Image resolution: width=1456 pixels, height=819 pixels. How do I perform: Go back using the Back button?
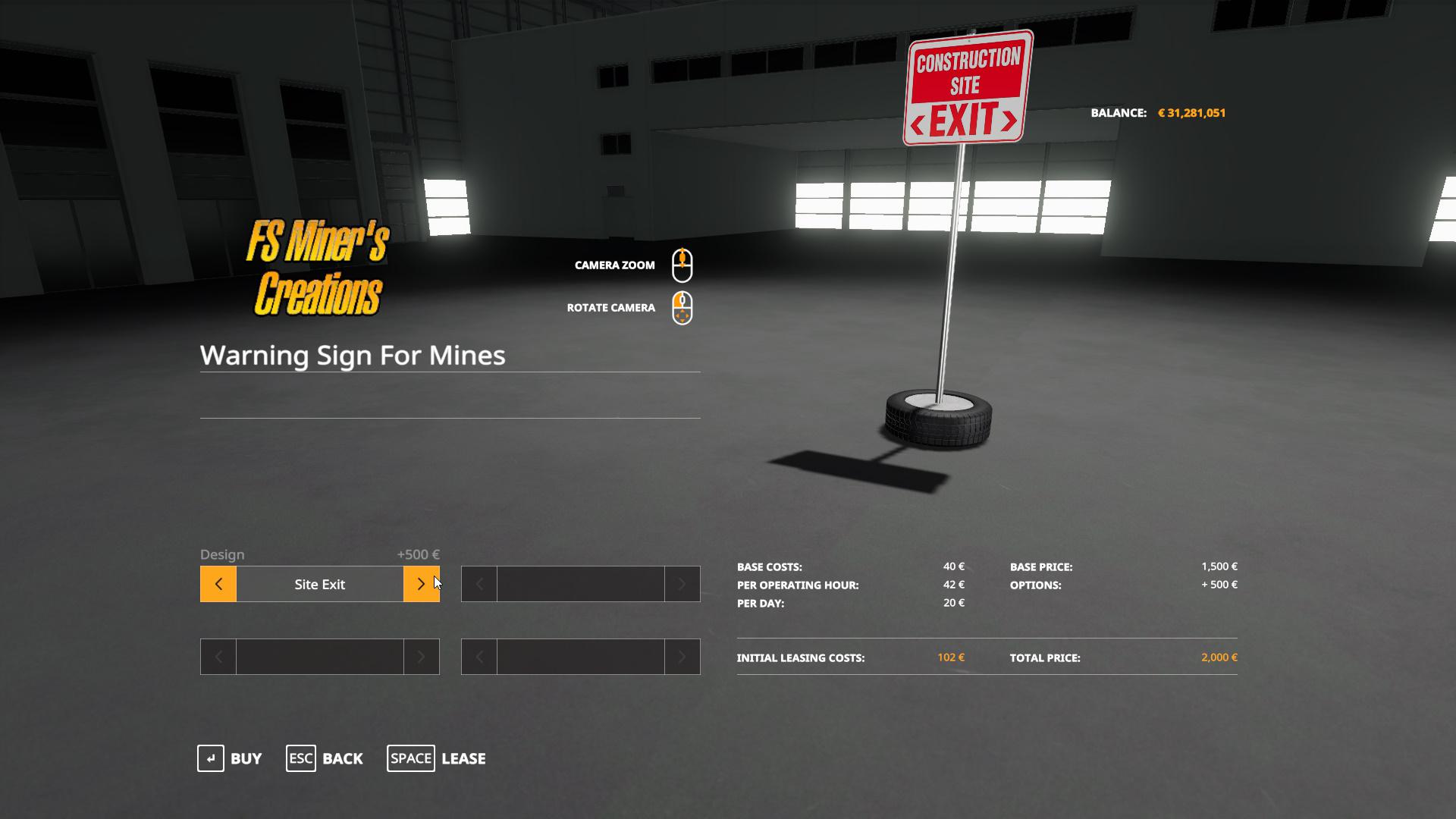point(325,758)
